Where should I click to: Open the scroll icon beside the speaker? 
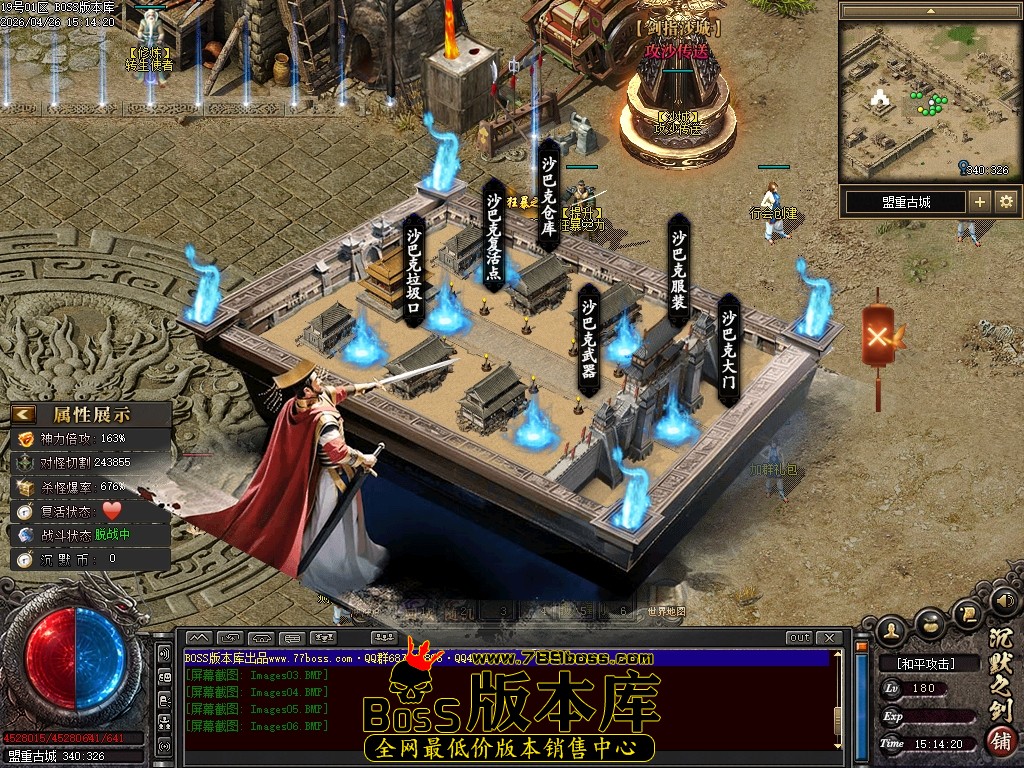coord(967,613)
